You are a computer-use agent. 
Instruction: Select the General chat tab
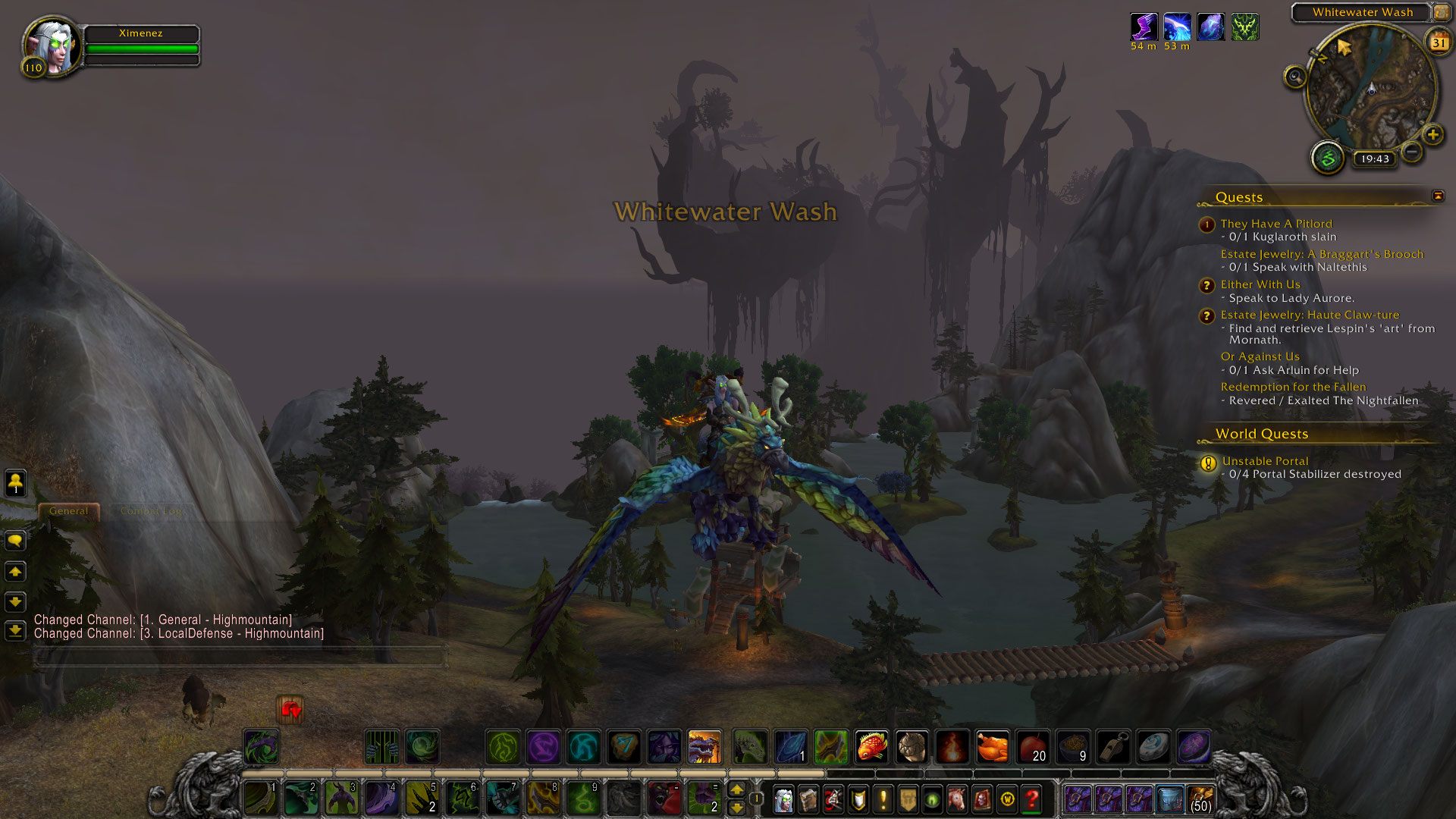[68, 511]
